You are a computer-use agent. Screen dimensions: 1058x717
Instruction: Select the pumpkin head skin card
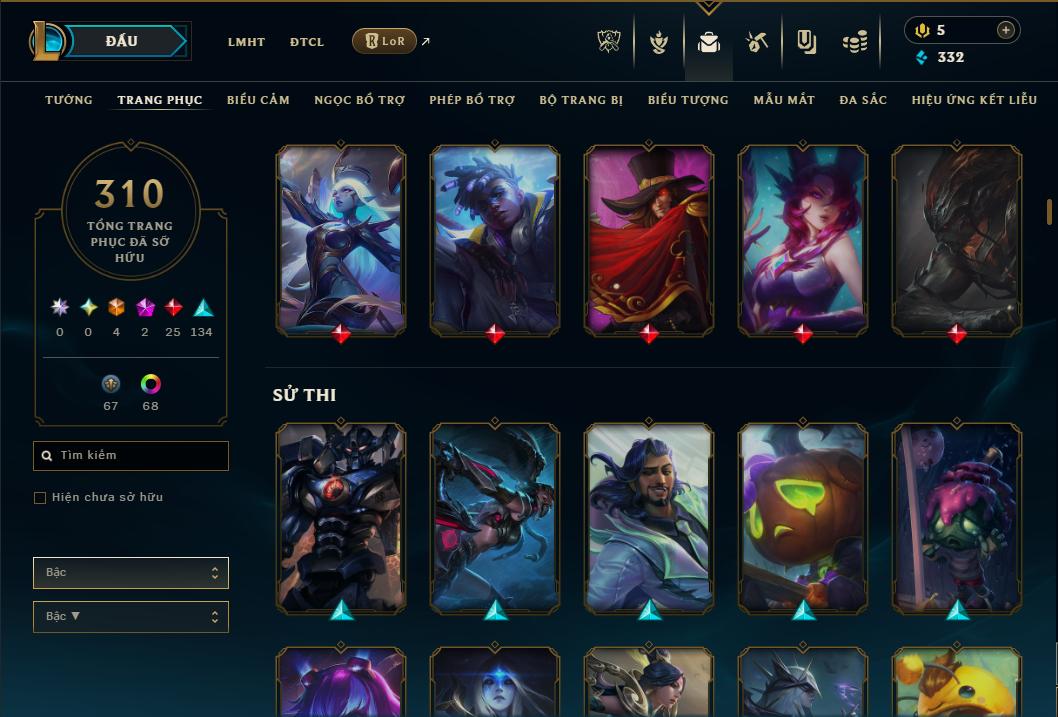coord(803,517)
